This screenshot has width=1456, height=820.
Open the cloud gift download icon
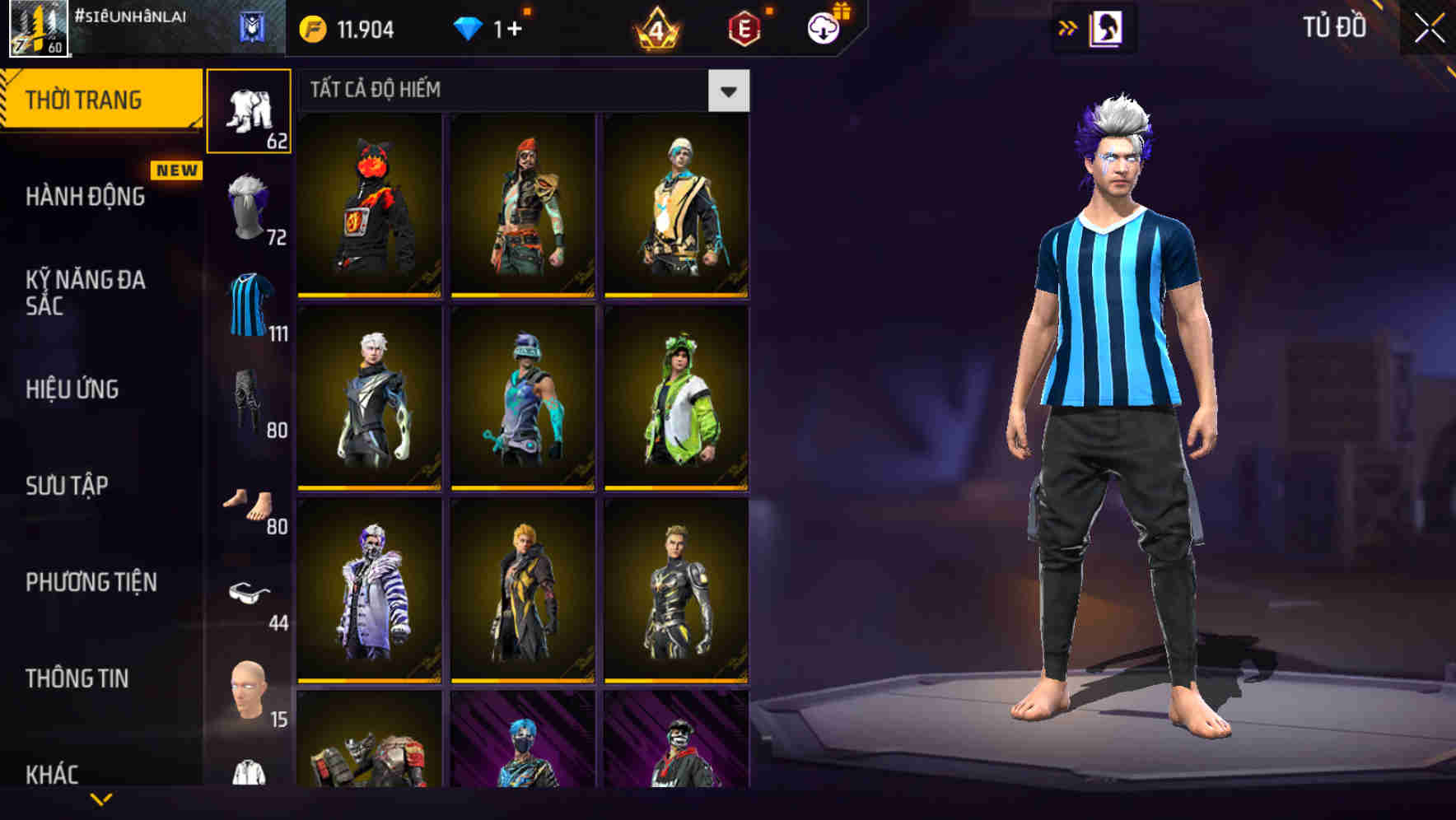pyautogui.click(x=824, y=26)
